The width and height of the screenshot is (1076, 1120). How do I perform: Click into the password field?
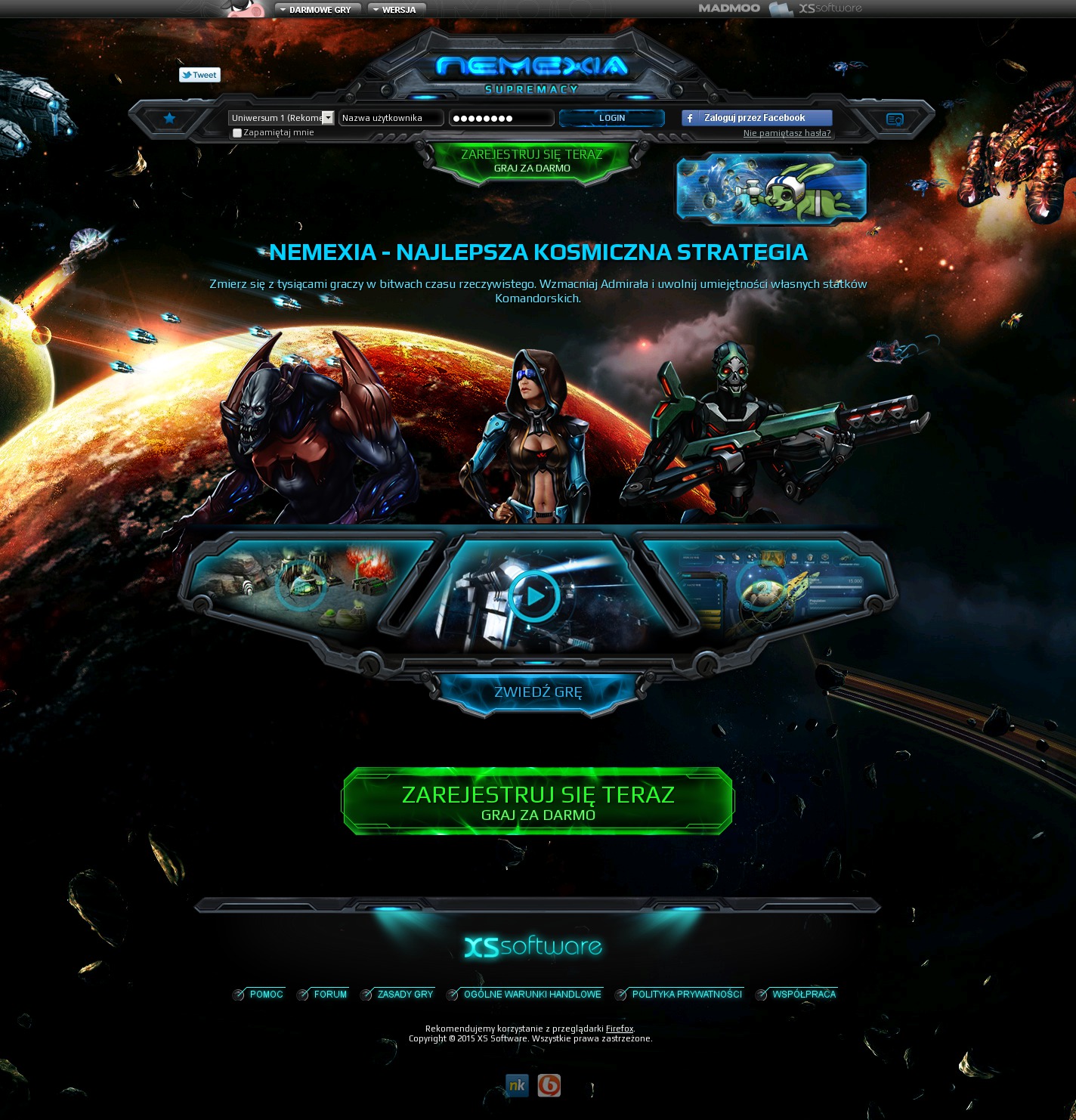(x=502, y=118)
